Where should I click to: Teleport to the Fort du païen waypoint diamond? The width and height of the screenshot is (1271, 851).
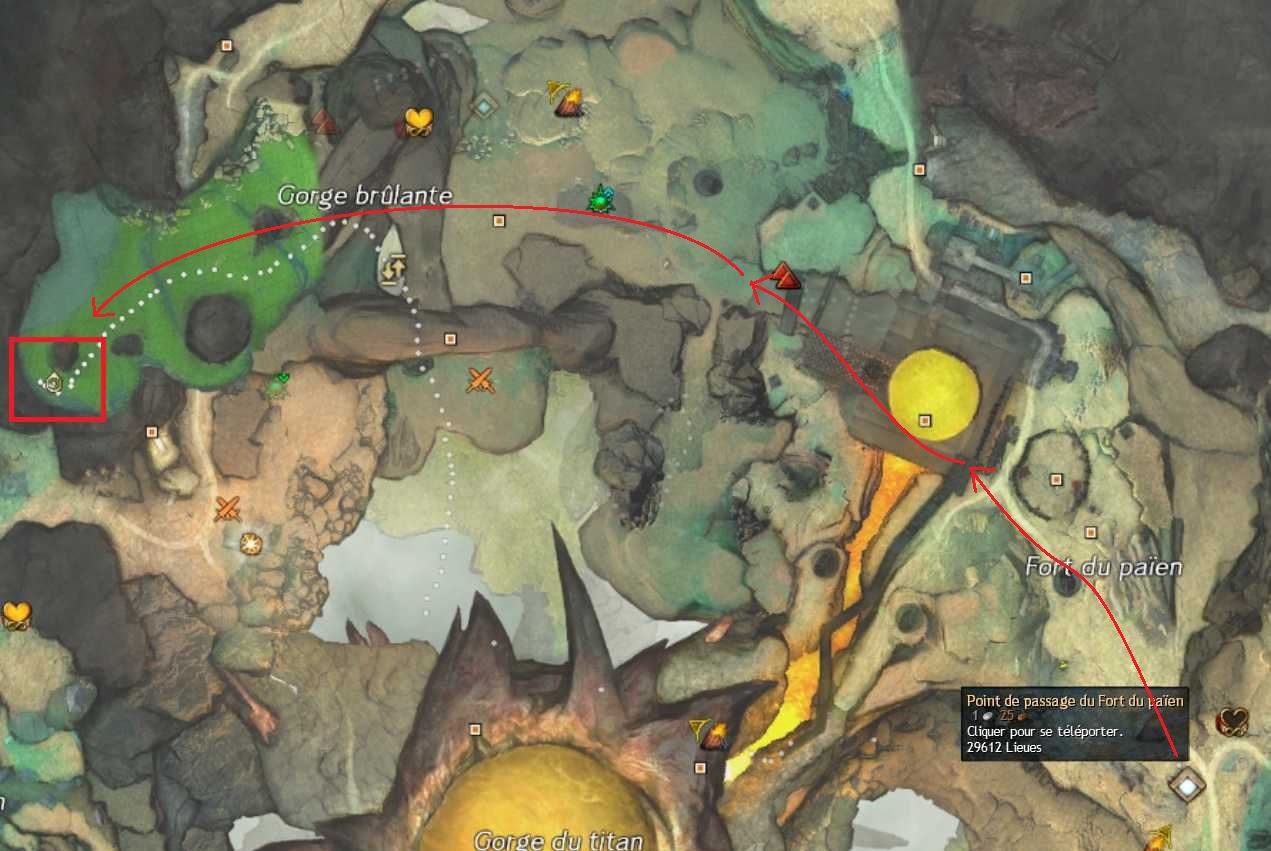pyautogui.click(x=1187, y=785)
